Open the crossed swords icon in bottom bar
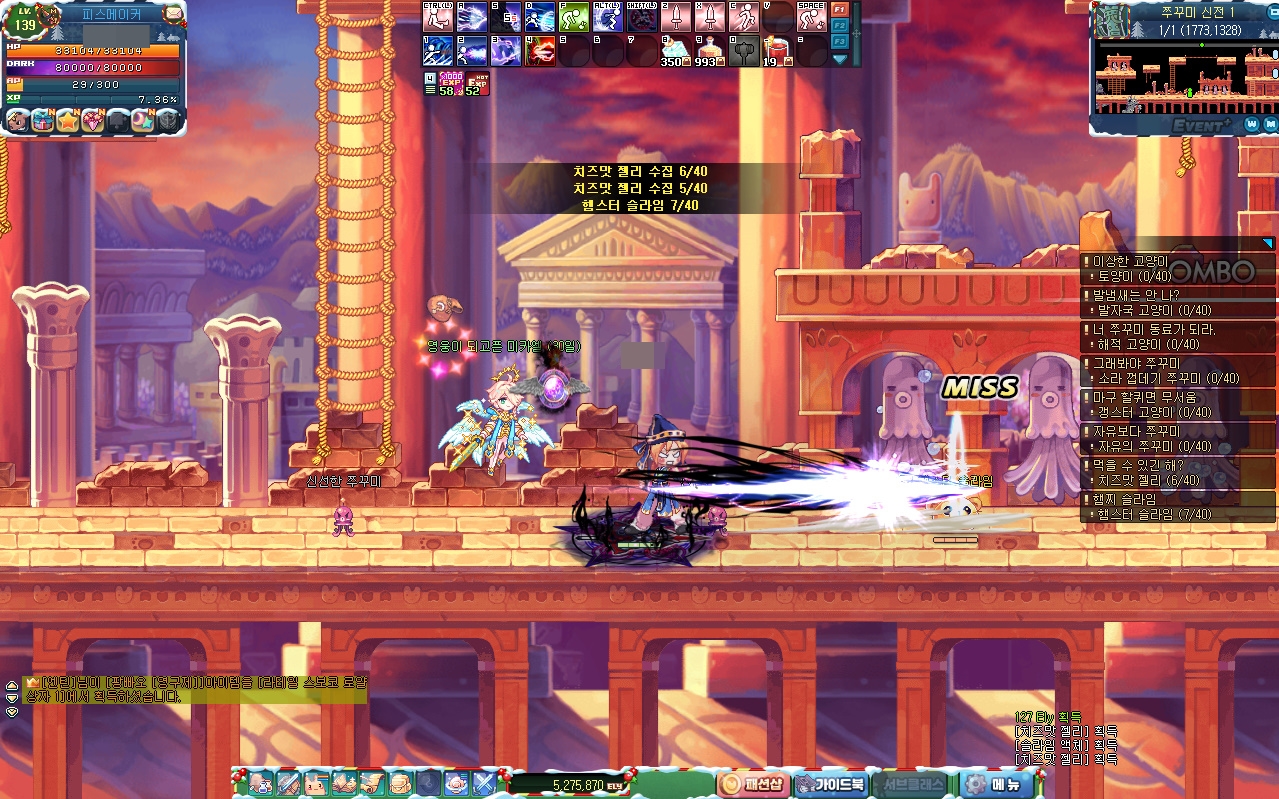 click(484, 782)
